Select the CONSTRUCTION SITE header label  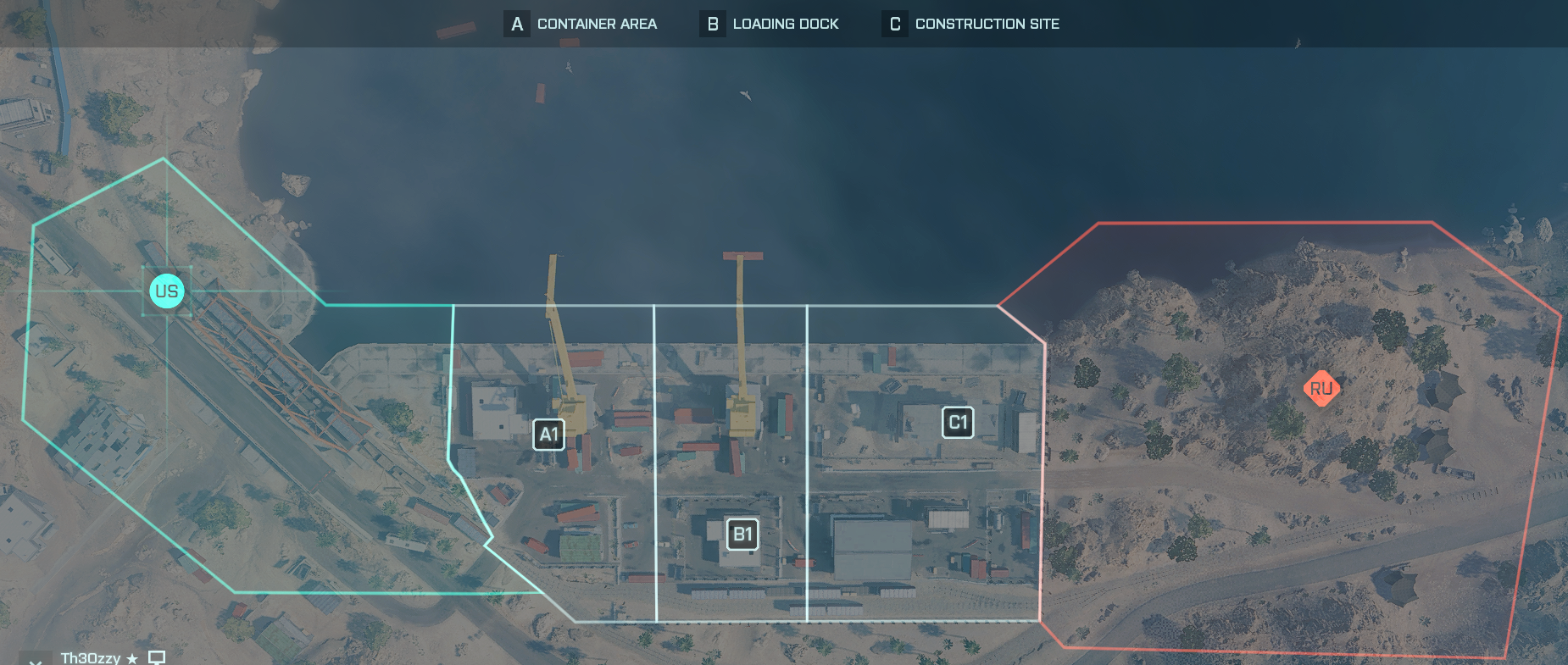(987, 24)
